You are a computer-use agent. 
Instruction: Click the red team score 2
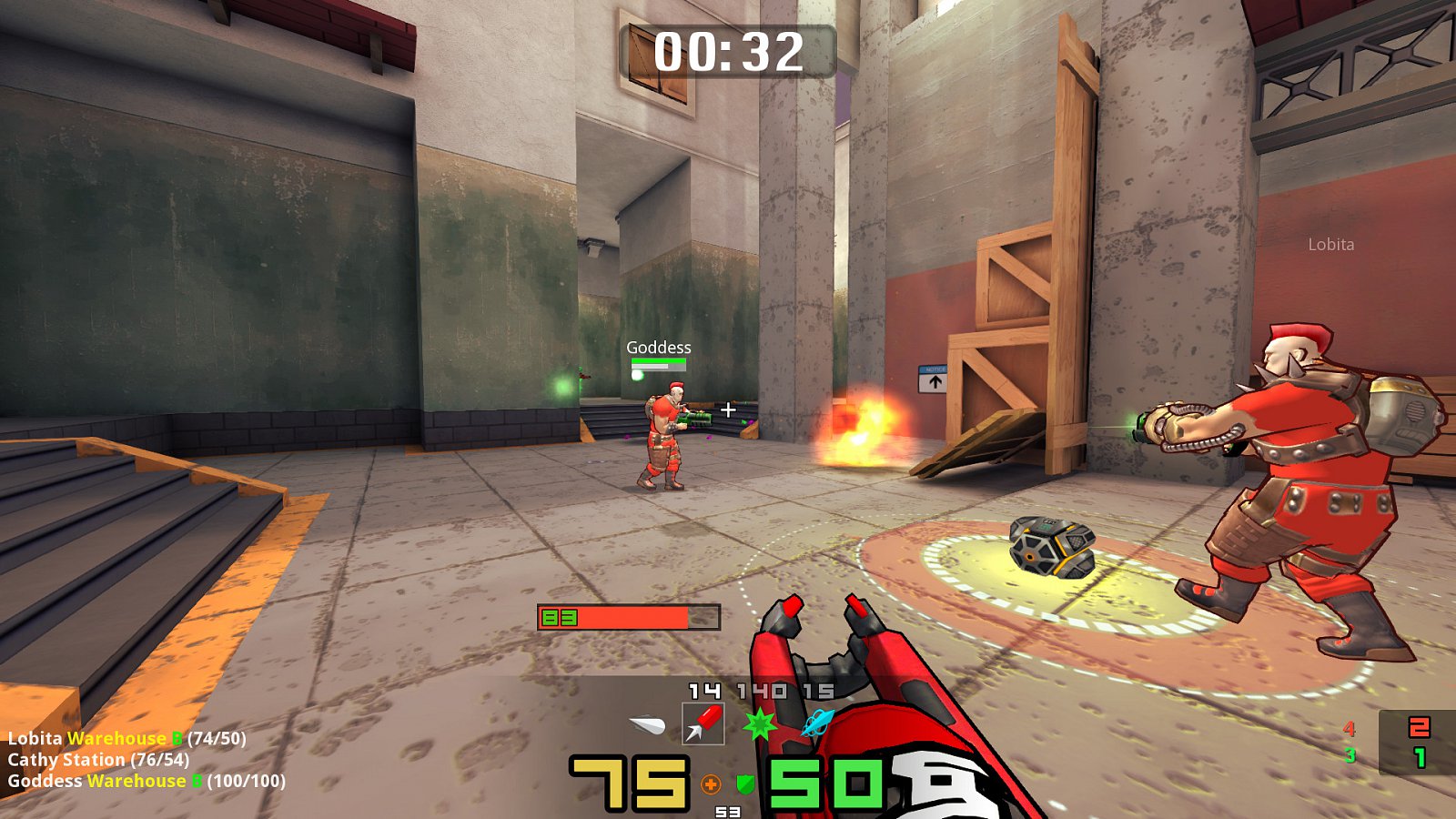(x=1420, y=728)
